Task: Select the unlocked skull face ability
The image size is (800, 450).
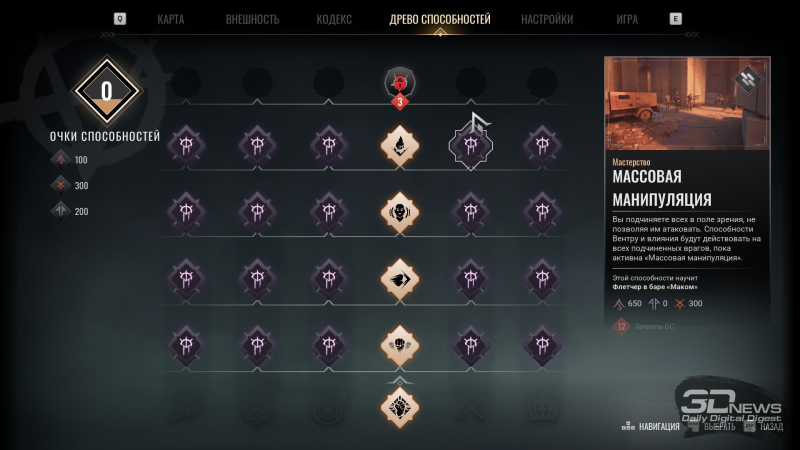Action: pos(400,212)
